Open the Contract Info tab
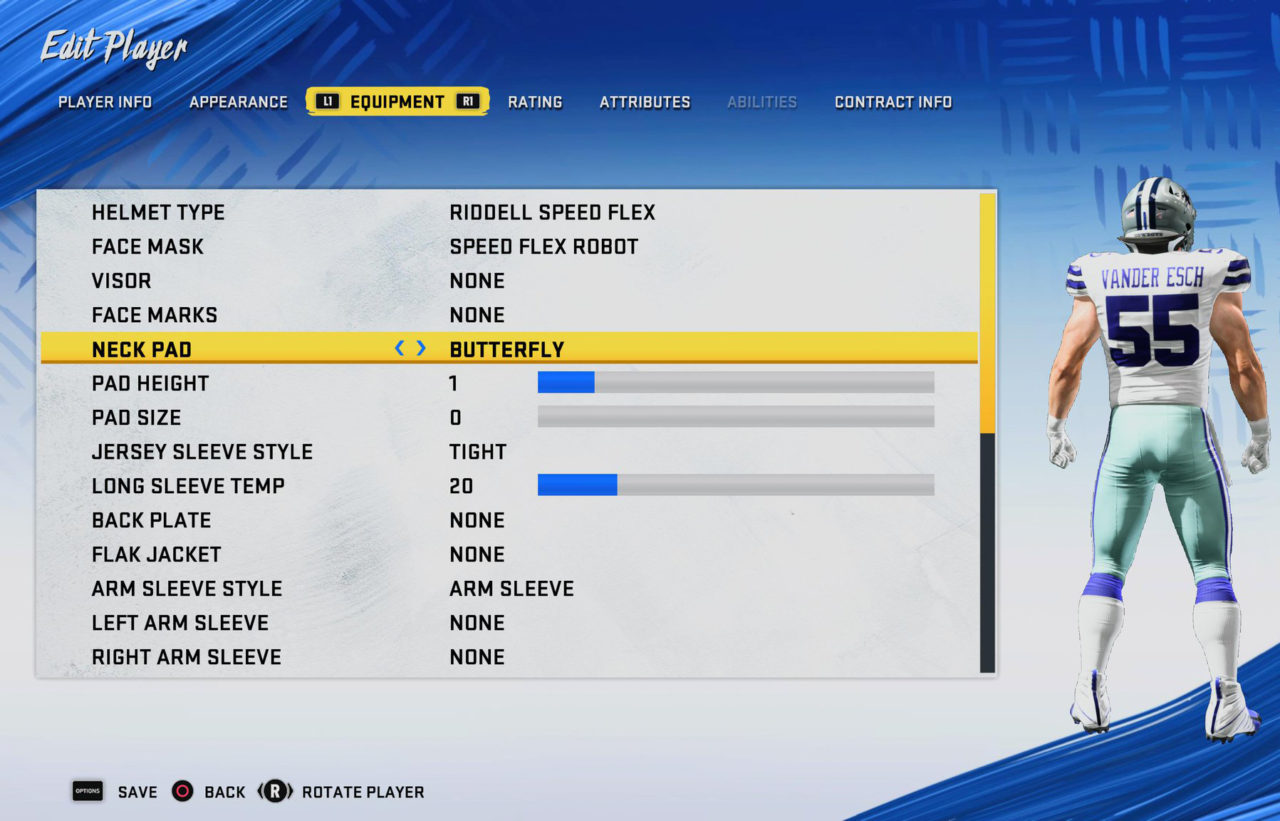 893,102
